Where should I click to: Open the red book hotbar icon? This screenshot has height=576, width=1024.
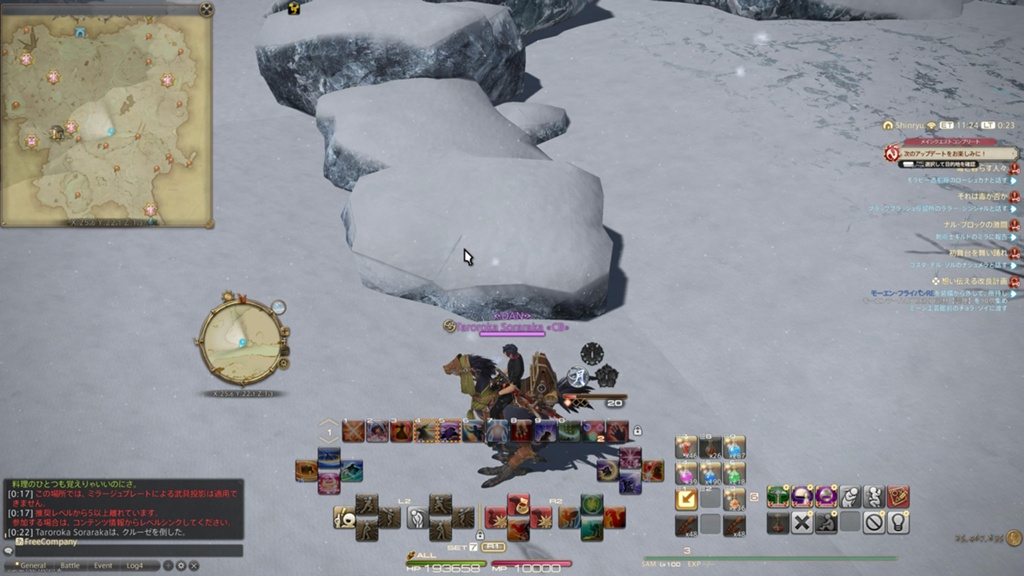tap(898, 497)
